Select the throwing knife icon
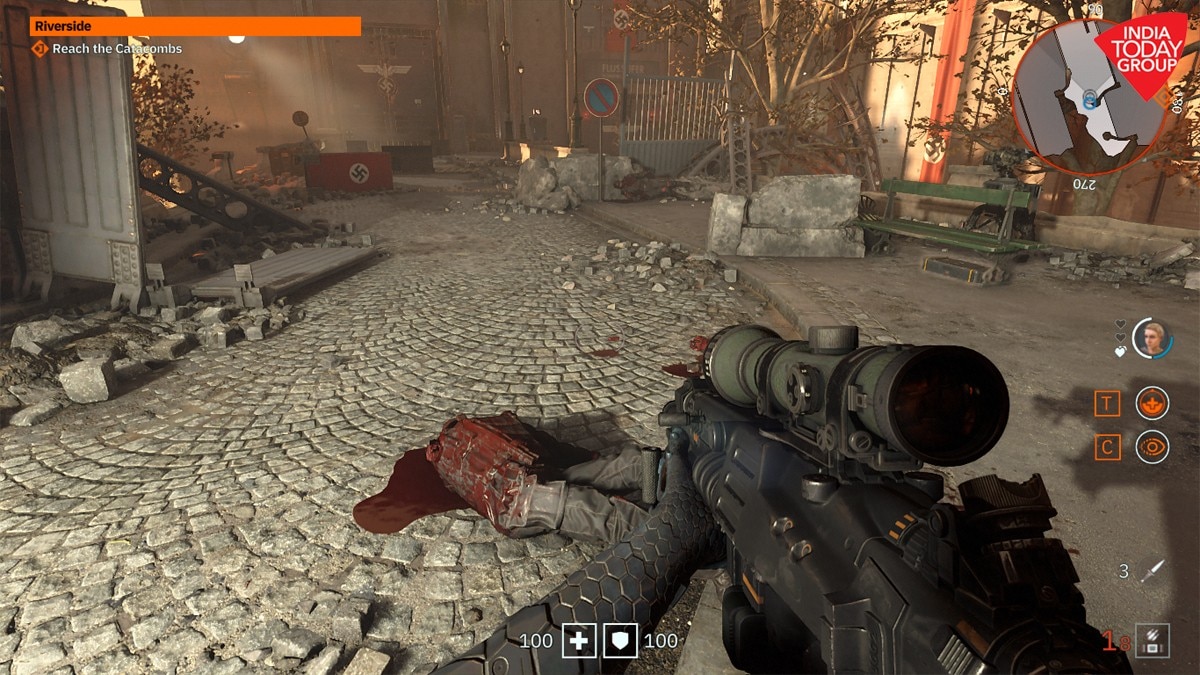 [x=1154, y=571]
